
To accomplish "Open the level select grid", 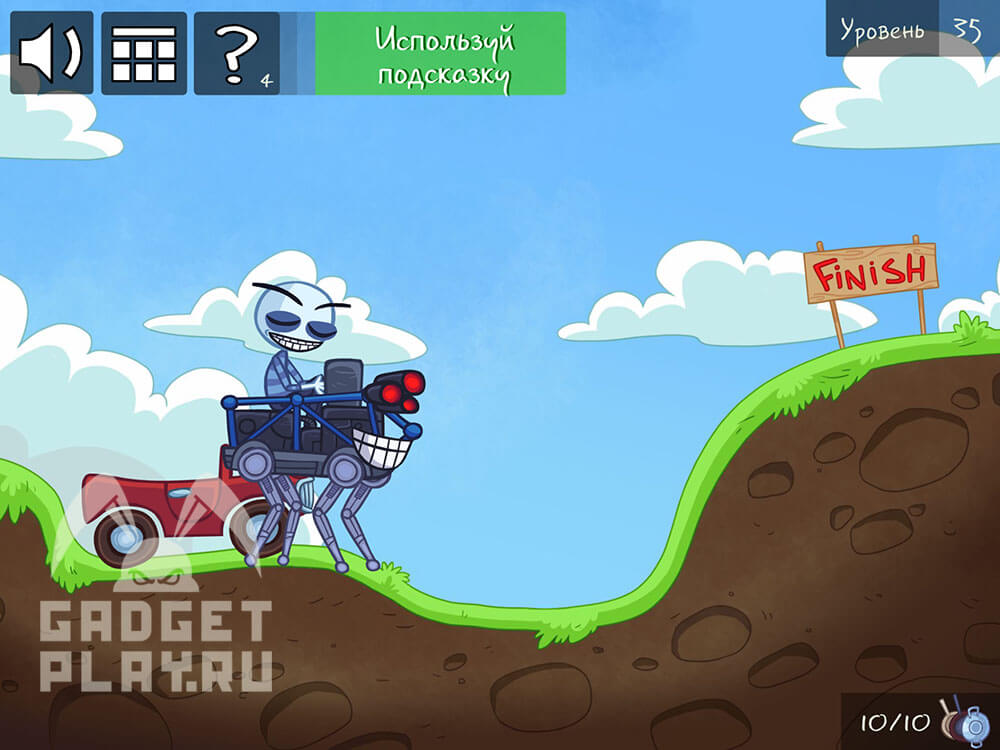I will pos(144,53).
